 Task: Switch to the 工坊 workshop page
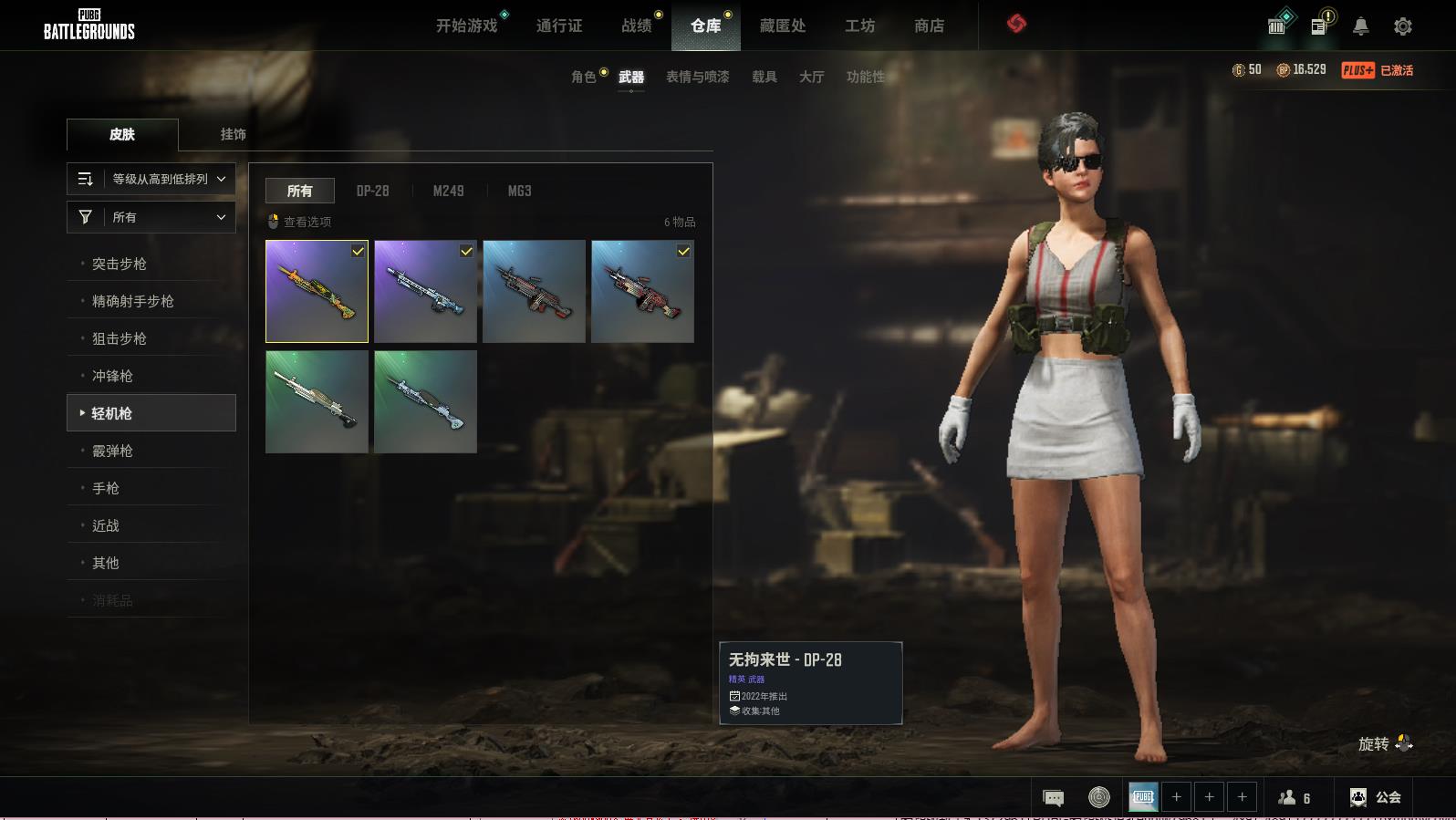(859, 26)
